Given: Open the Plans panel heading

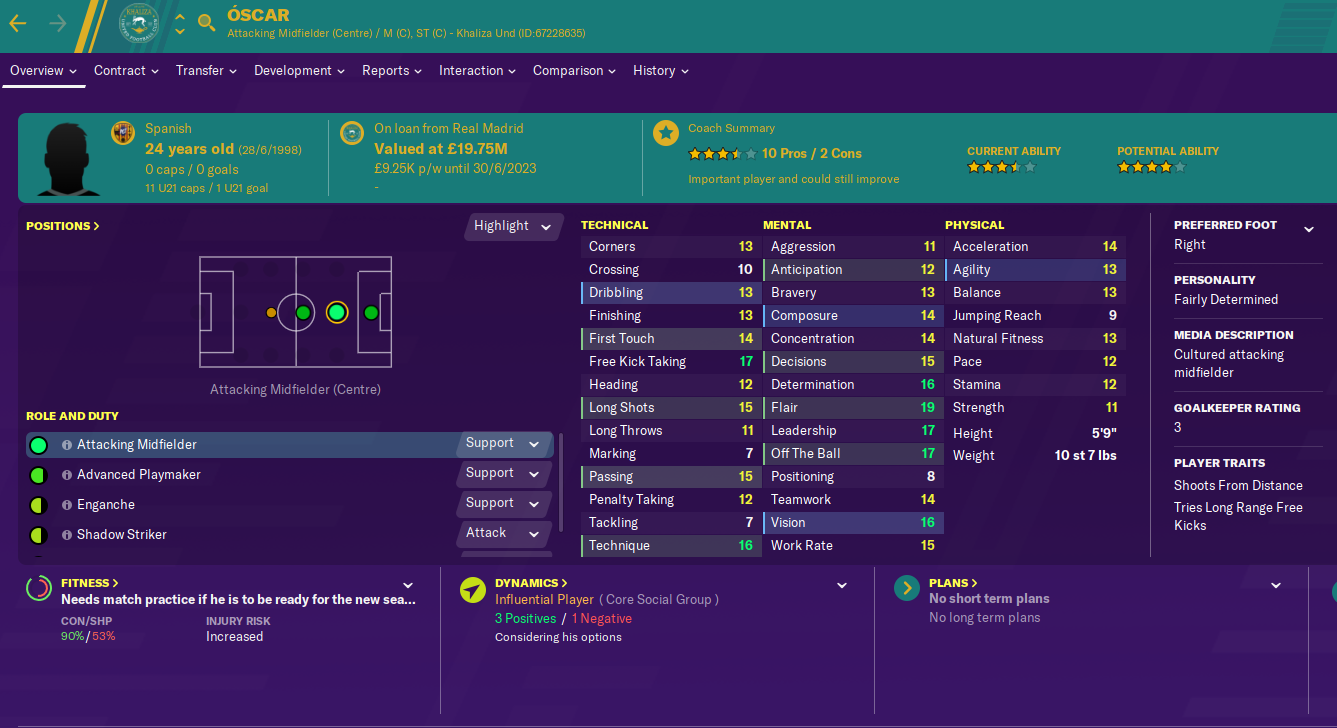Looking at the screenshot, I should [x=953, y=583].
